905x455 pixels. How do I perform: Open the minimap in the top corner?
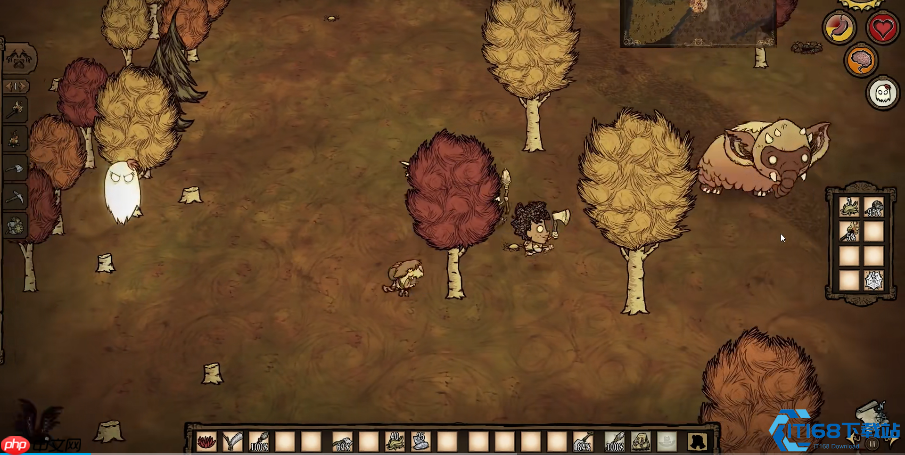tap(698, 22)
